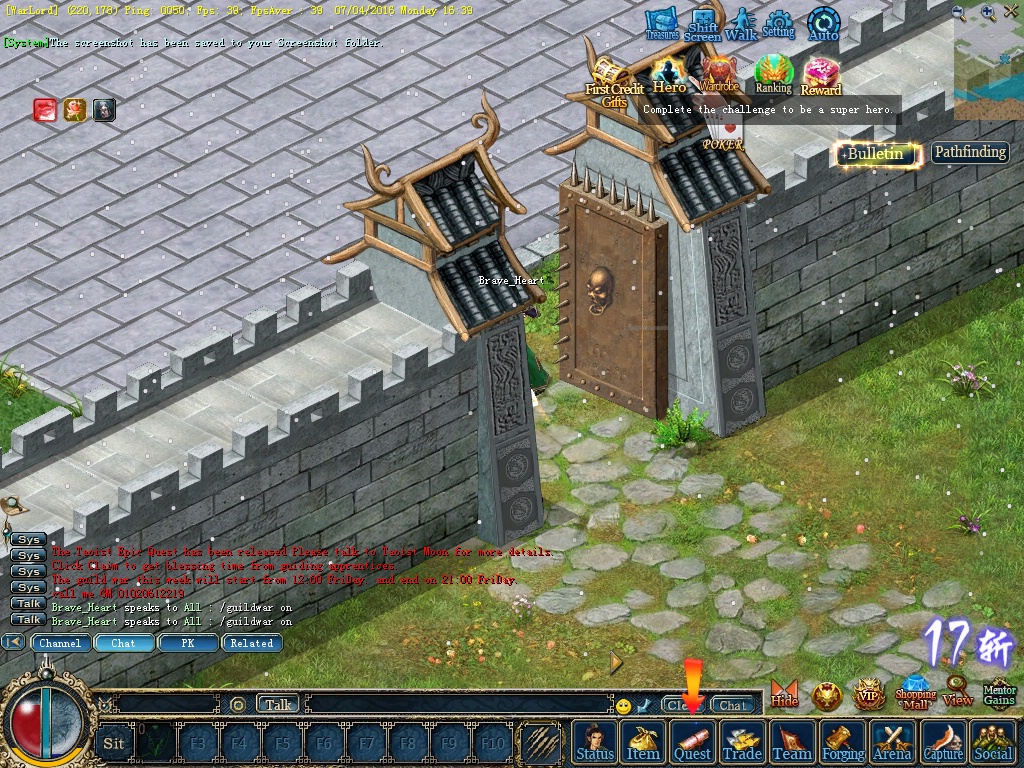1024x768 pixels.
Task: Make the character Sit
Action: point(114,743)
